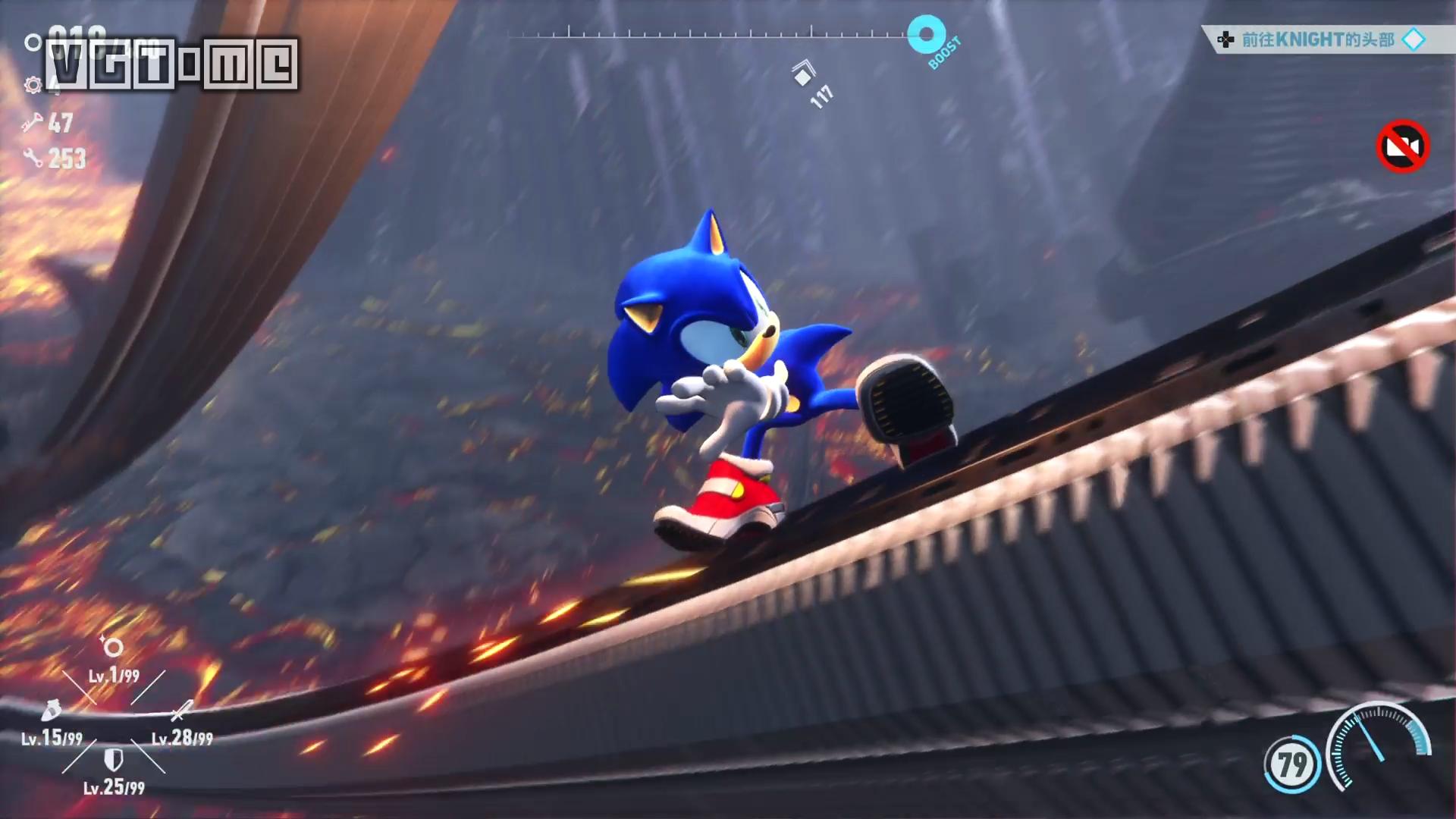Viewport: 1456px width, 819px height.
Task: Click the VGtime watermark logo
Action: [x=172, y=65]
